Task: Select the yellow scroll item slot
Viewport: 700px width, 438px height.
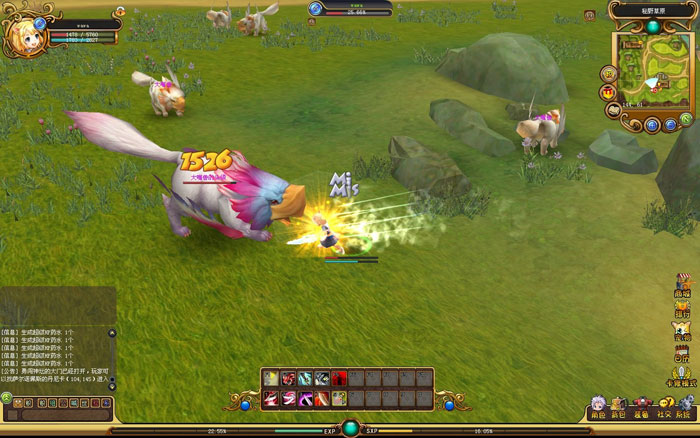Action: (270, 378)
